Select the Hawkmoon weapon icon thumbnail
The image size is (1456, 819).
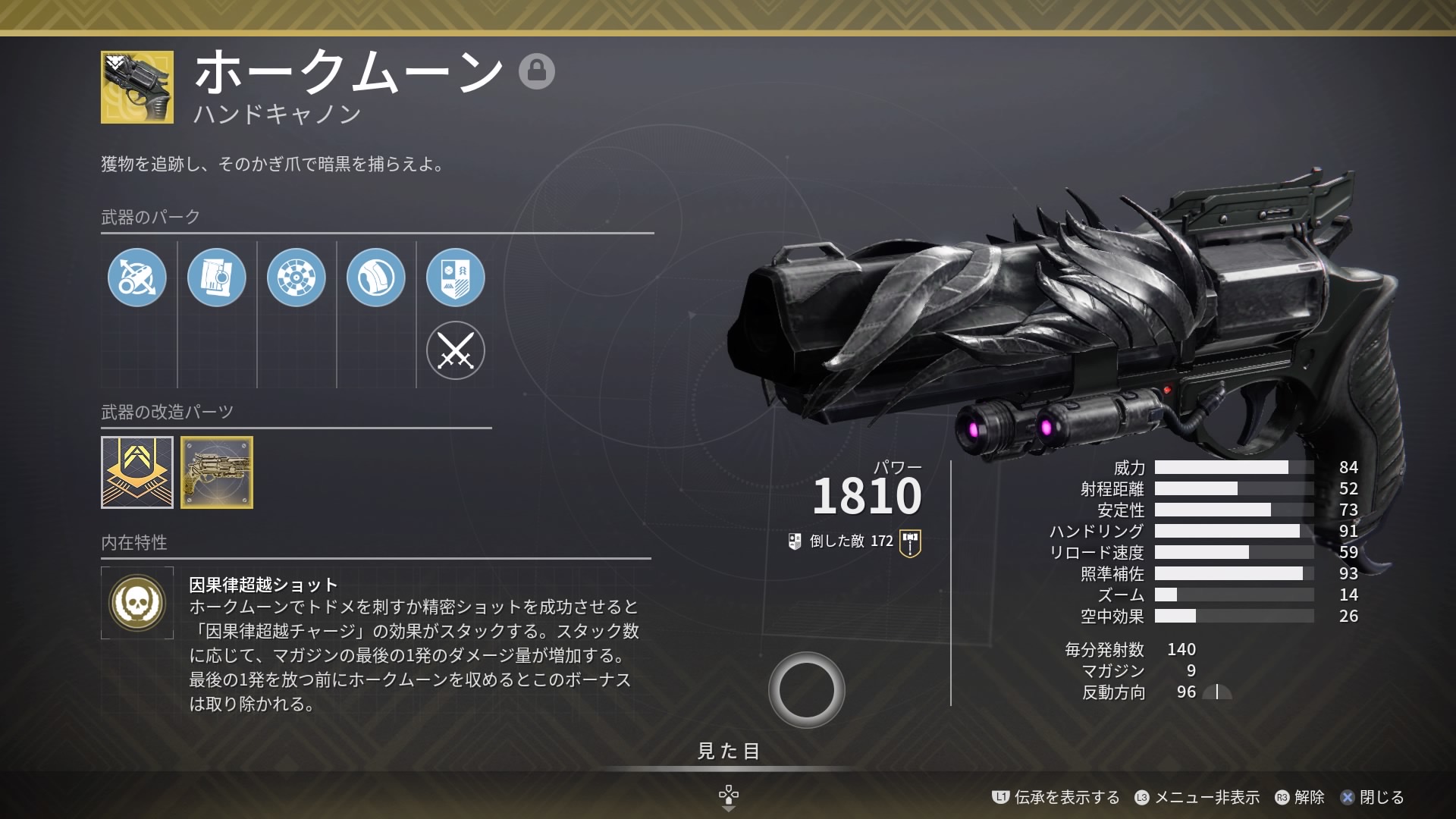(x=137, y=87)
